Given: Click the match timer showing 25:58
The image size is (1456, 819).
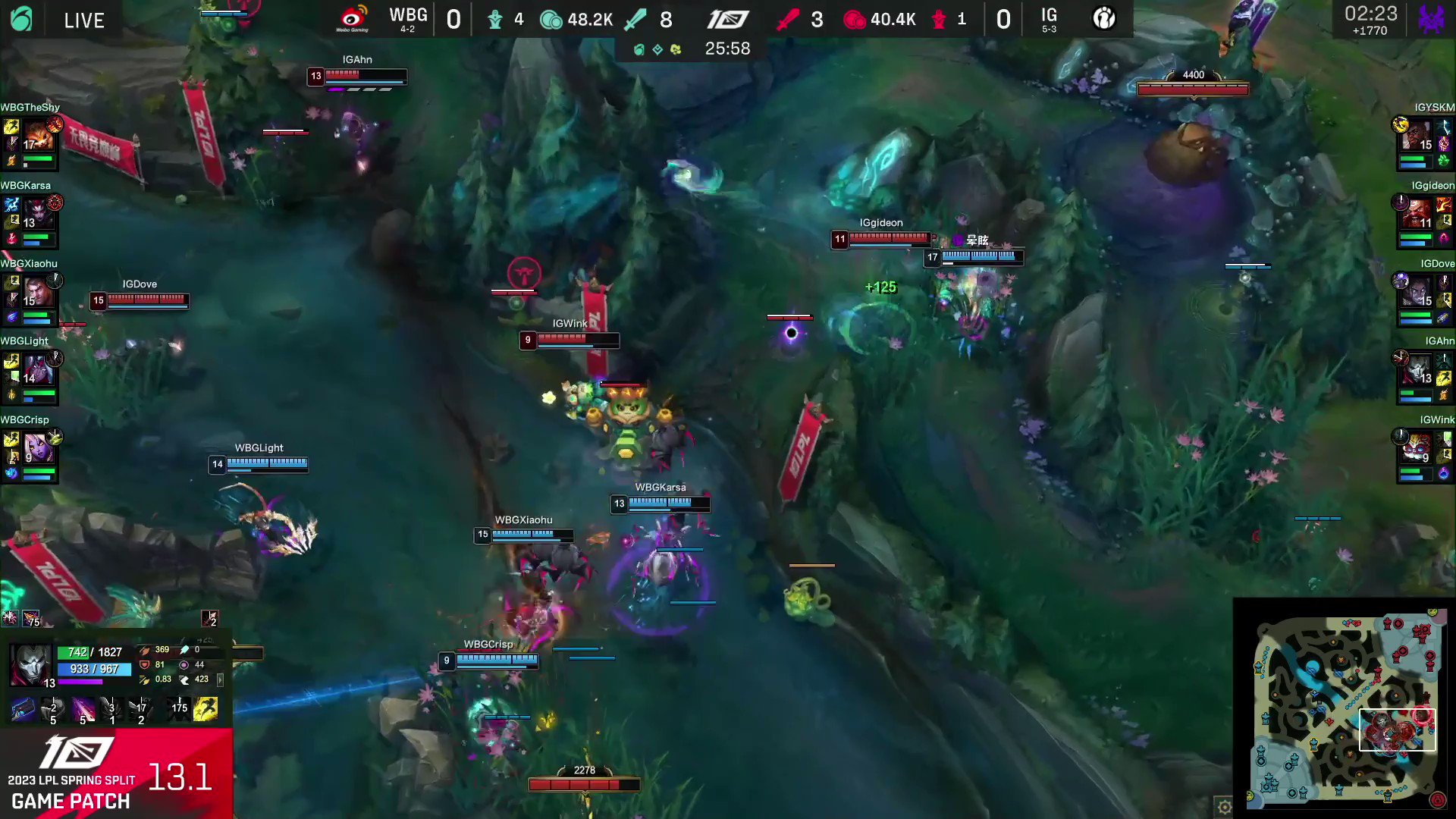Looking at the screenshot, I should (x=726, y=49).
